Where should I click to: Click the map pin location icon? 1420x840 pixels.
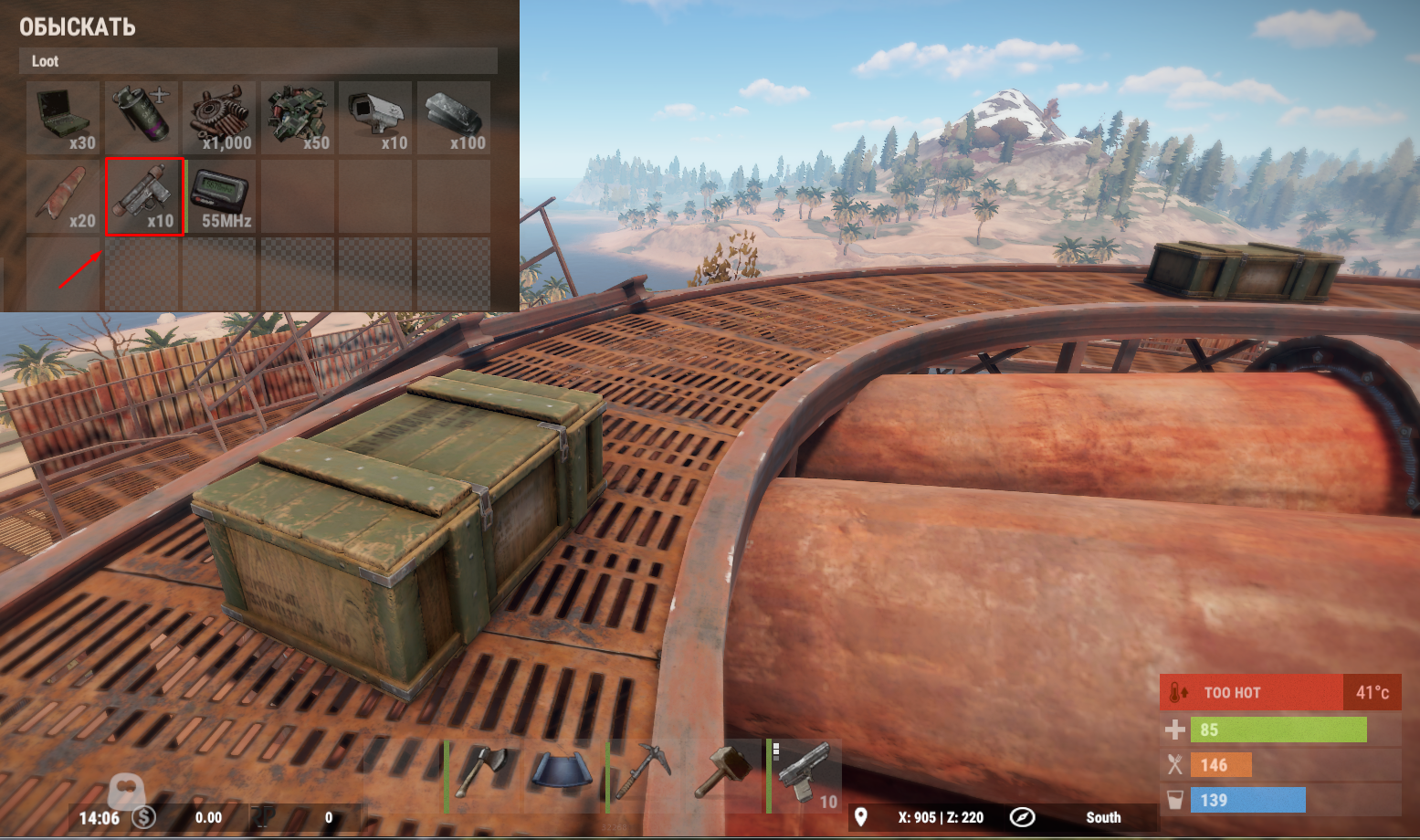[x=860, y=817]
